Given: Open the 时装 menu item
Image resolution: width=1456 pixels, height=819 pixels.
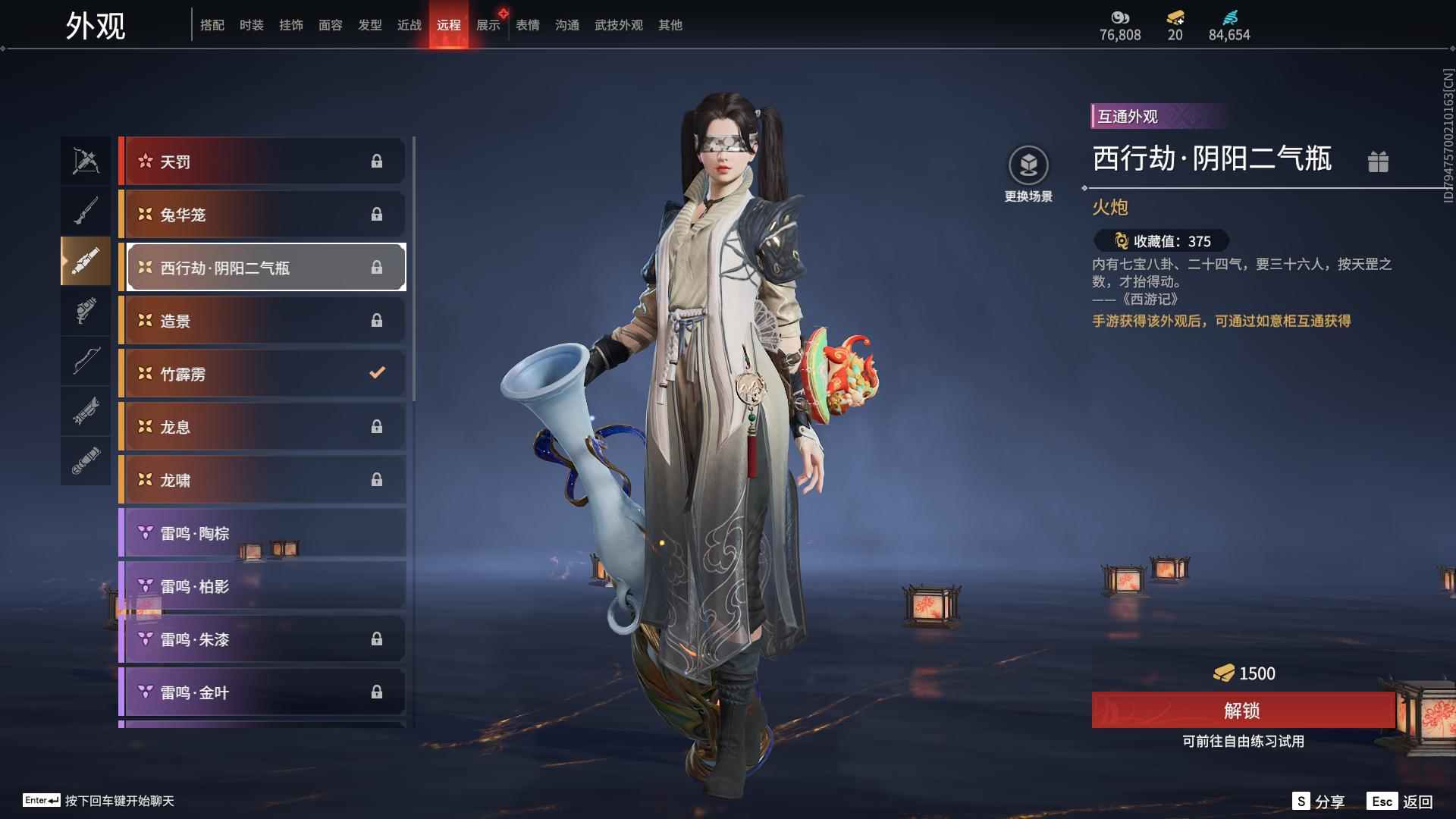Looking at the screenshot, I should [x=251, y=24].
